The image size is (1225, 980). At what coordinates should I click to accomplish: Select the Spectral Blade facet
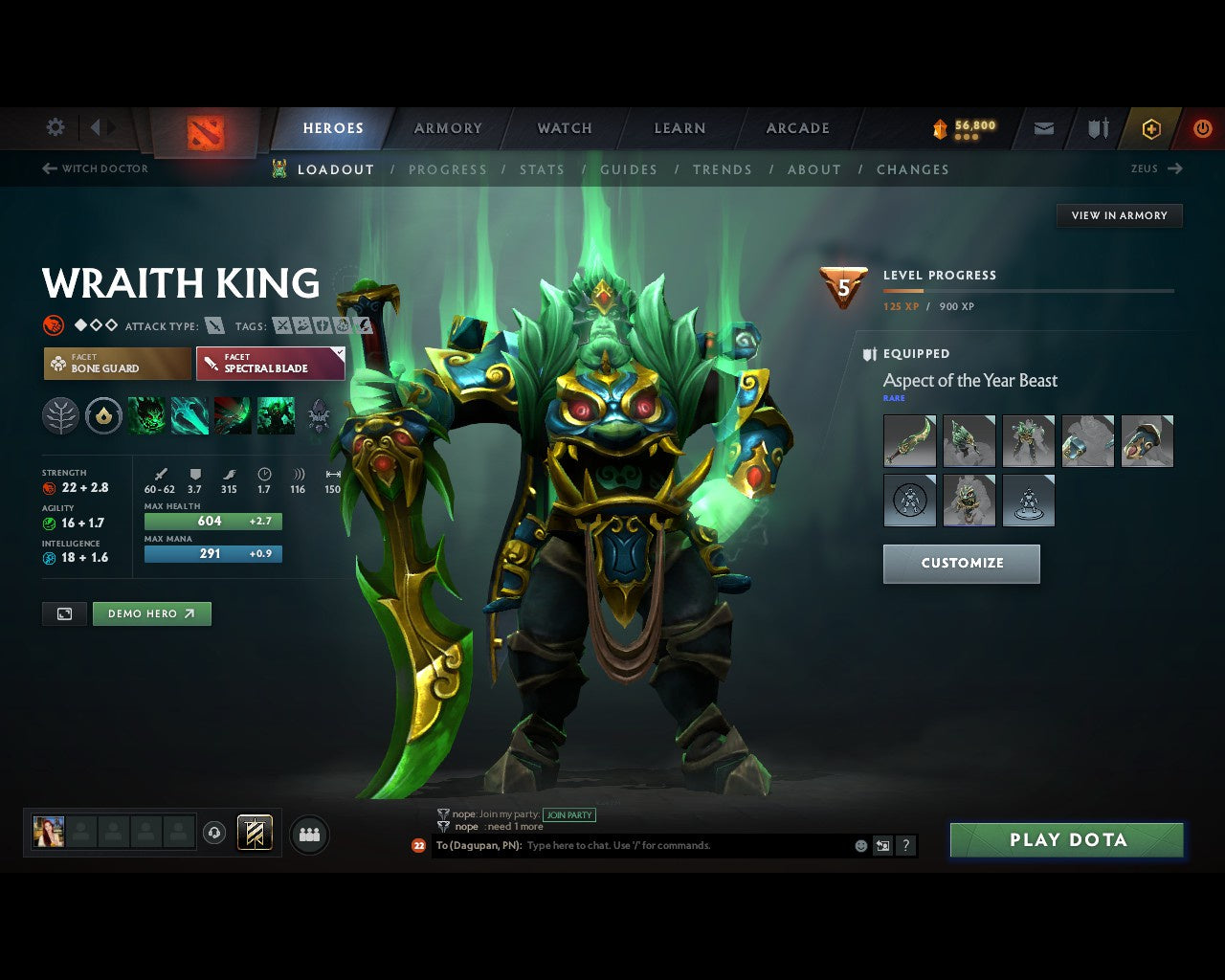271,364
